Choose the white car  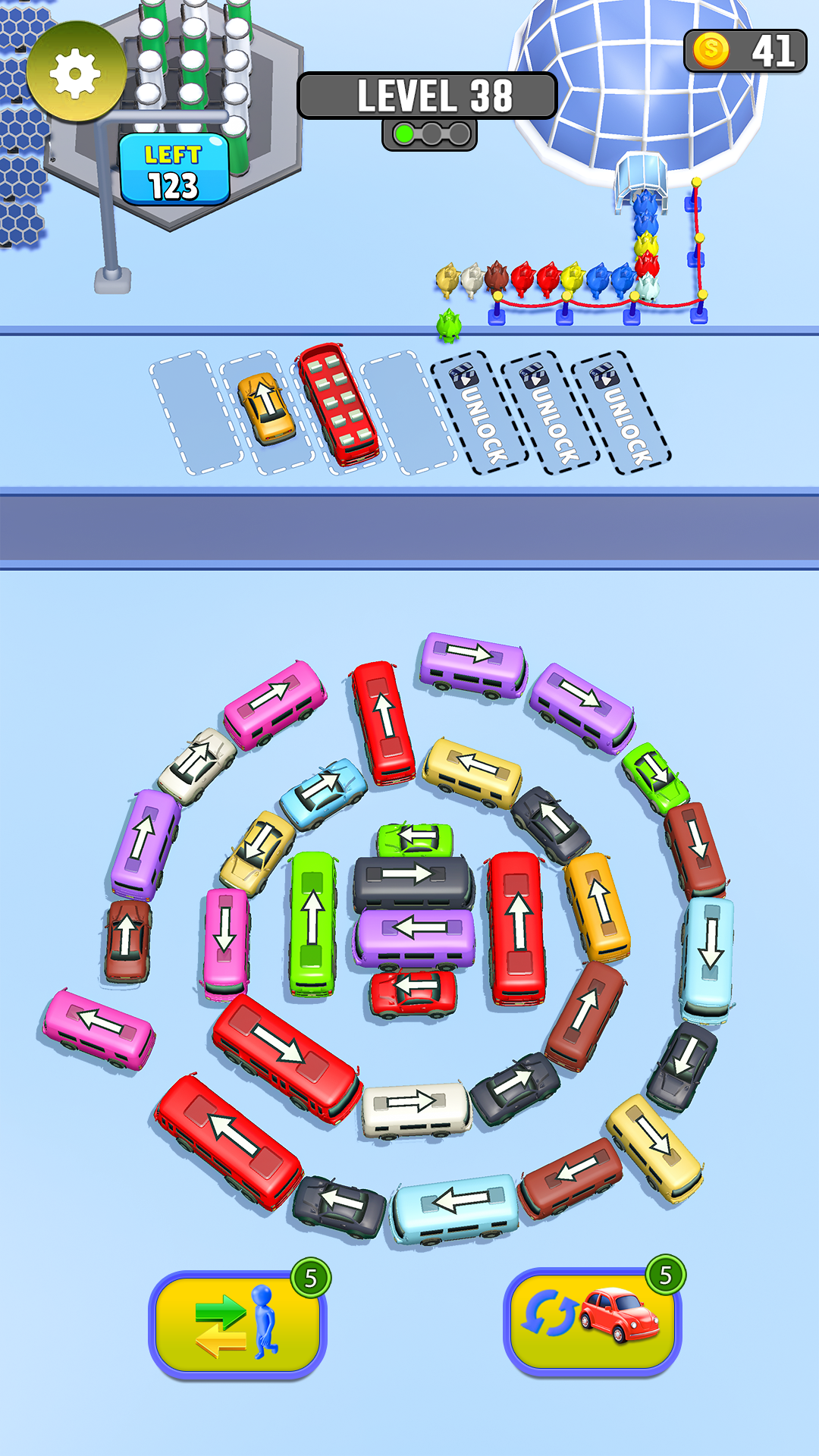click(196, 764)
